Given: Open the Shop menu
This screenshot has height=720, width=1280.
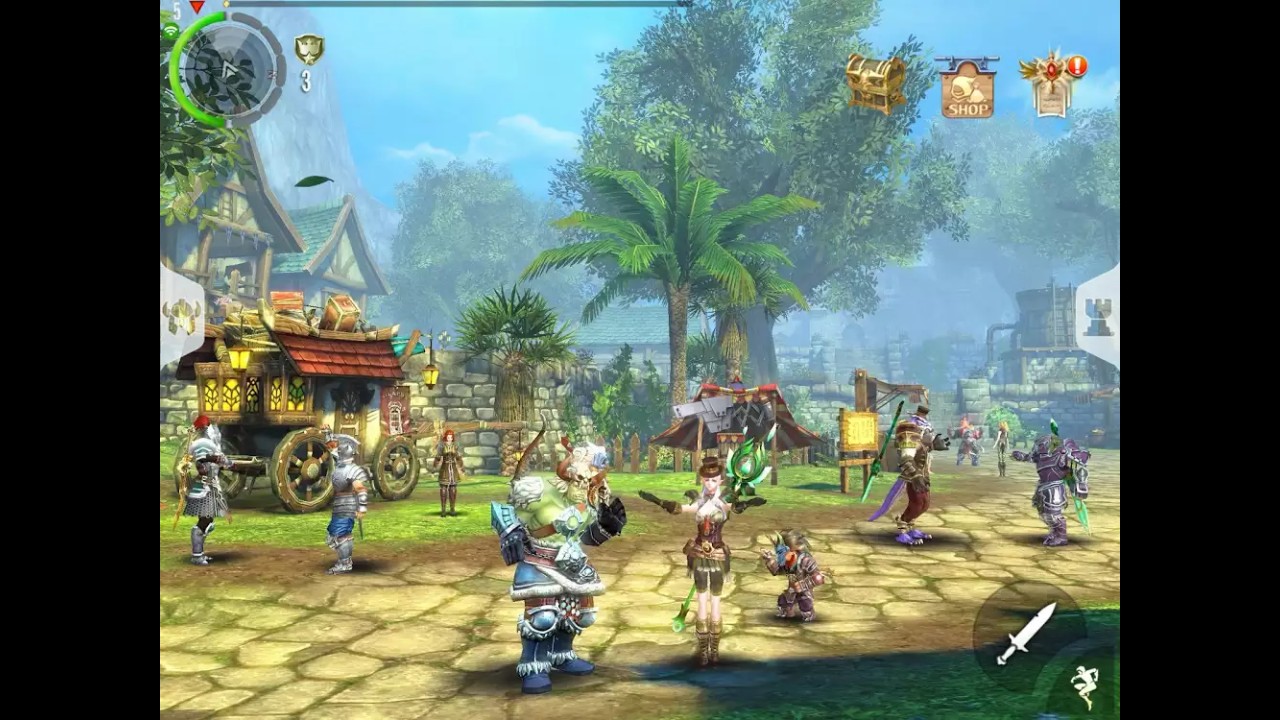Looking at the screenshot, I should 966,88.
